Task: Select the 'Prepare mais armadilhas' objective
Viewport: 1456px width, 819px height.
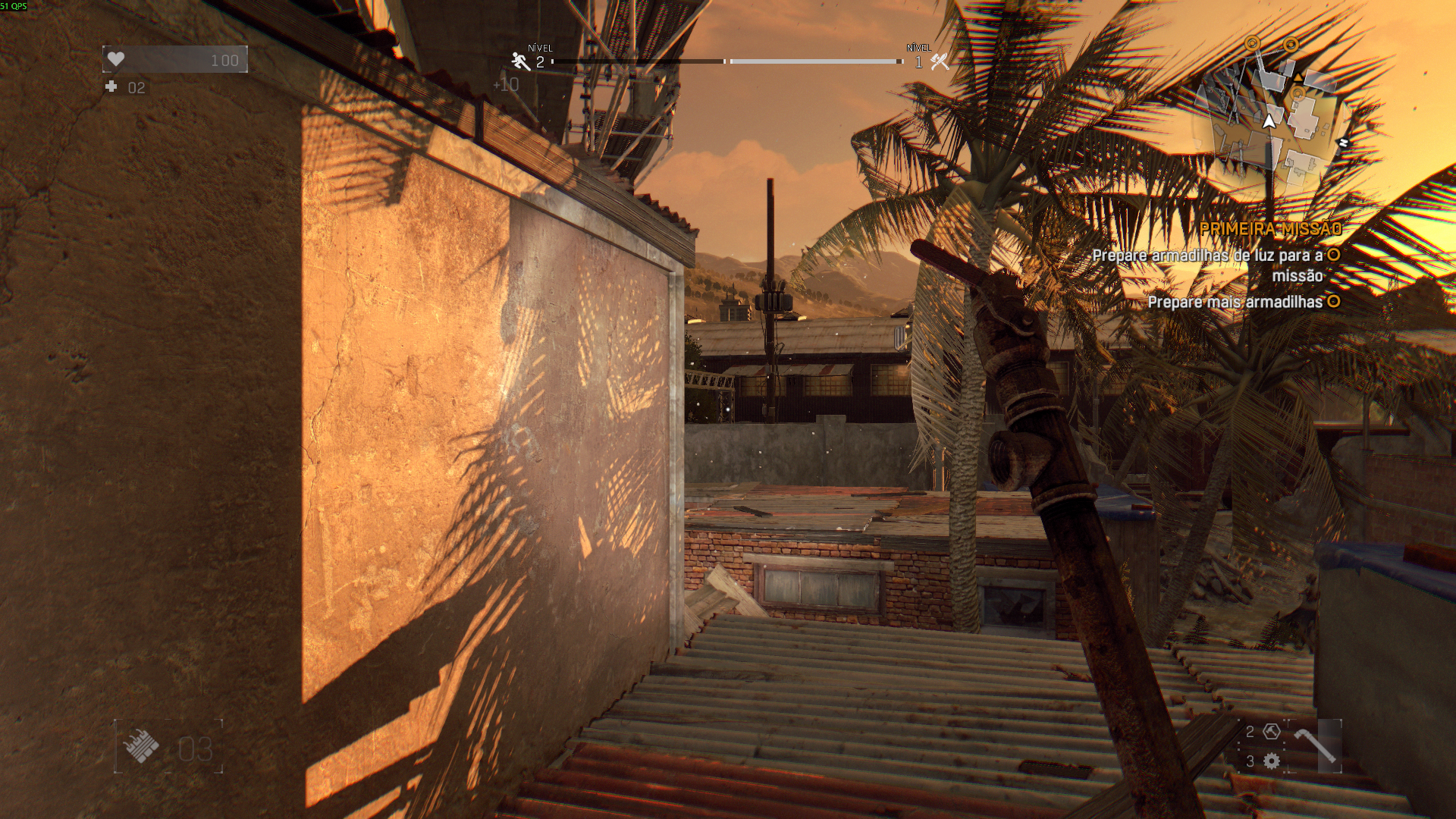Action: (x=1235, y=302)
